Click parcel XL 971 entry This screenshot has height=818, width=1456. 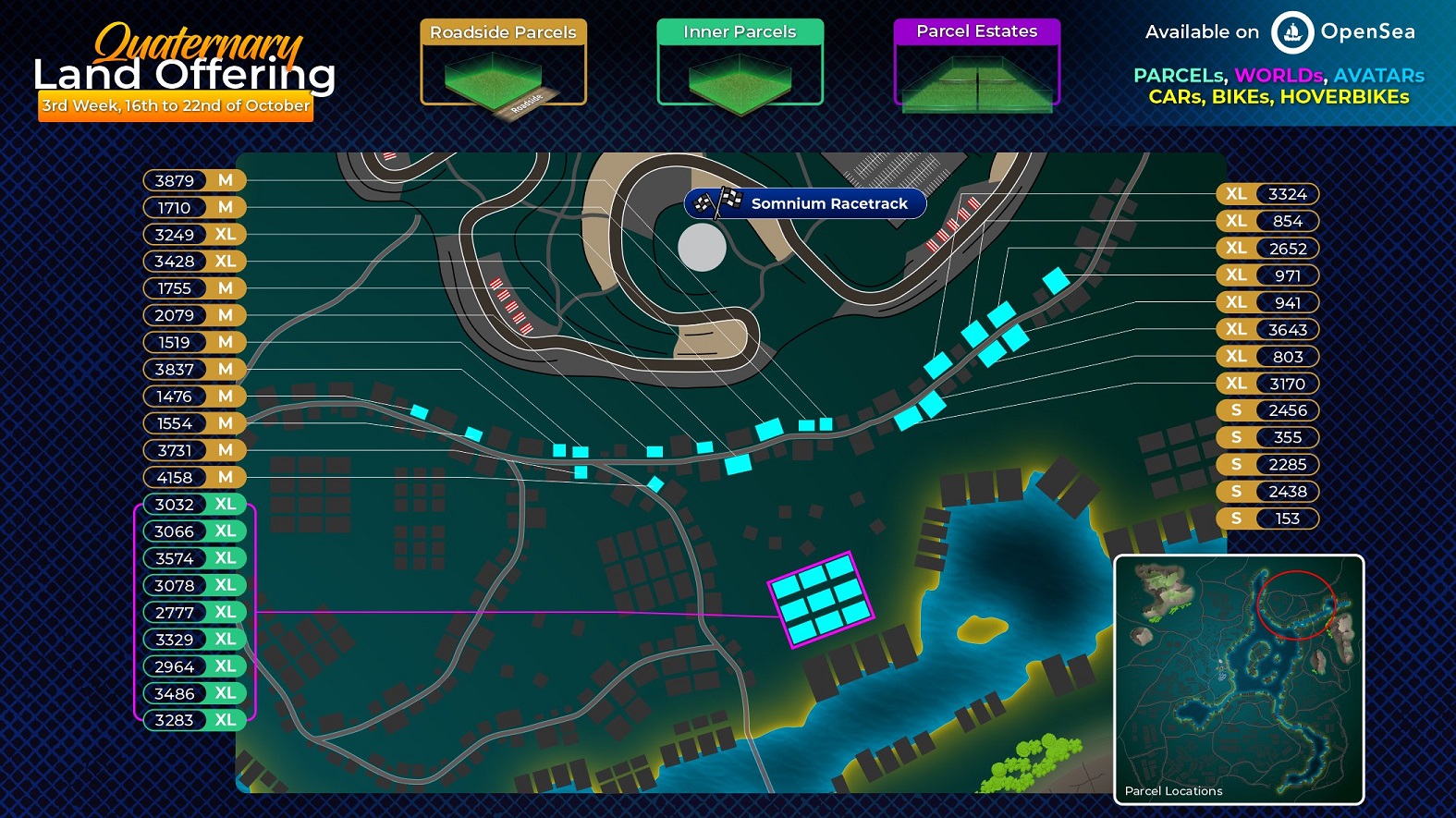point(1266,275)
